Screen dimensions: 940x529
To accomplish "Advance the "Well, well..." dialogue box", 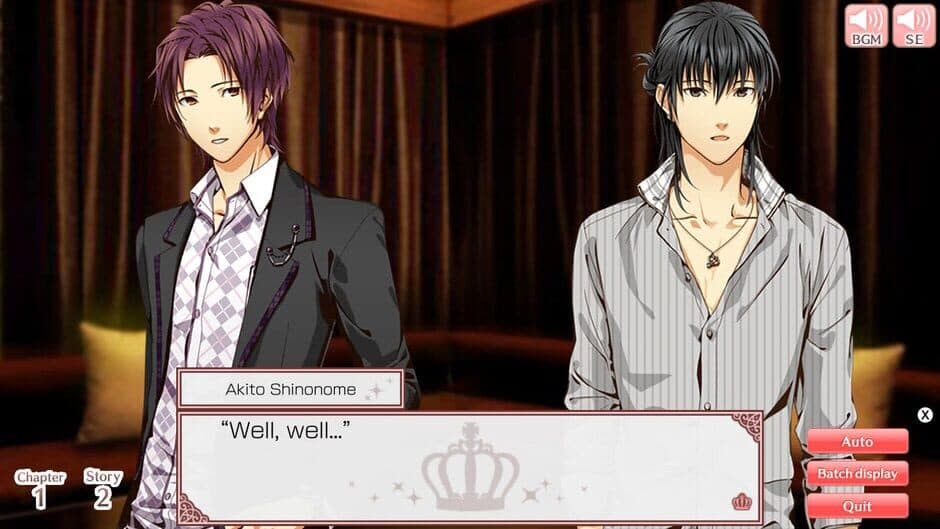I will coord(470,466).
